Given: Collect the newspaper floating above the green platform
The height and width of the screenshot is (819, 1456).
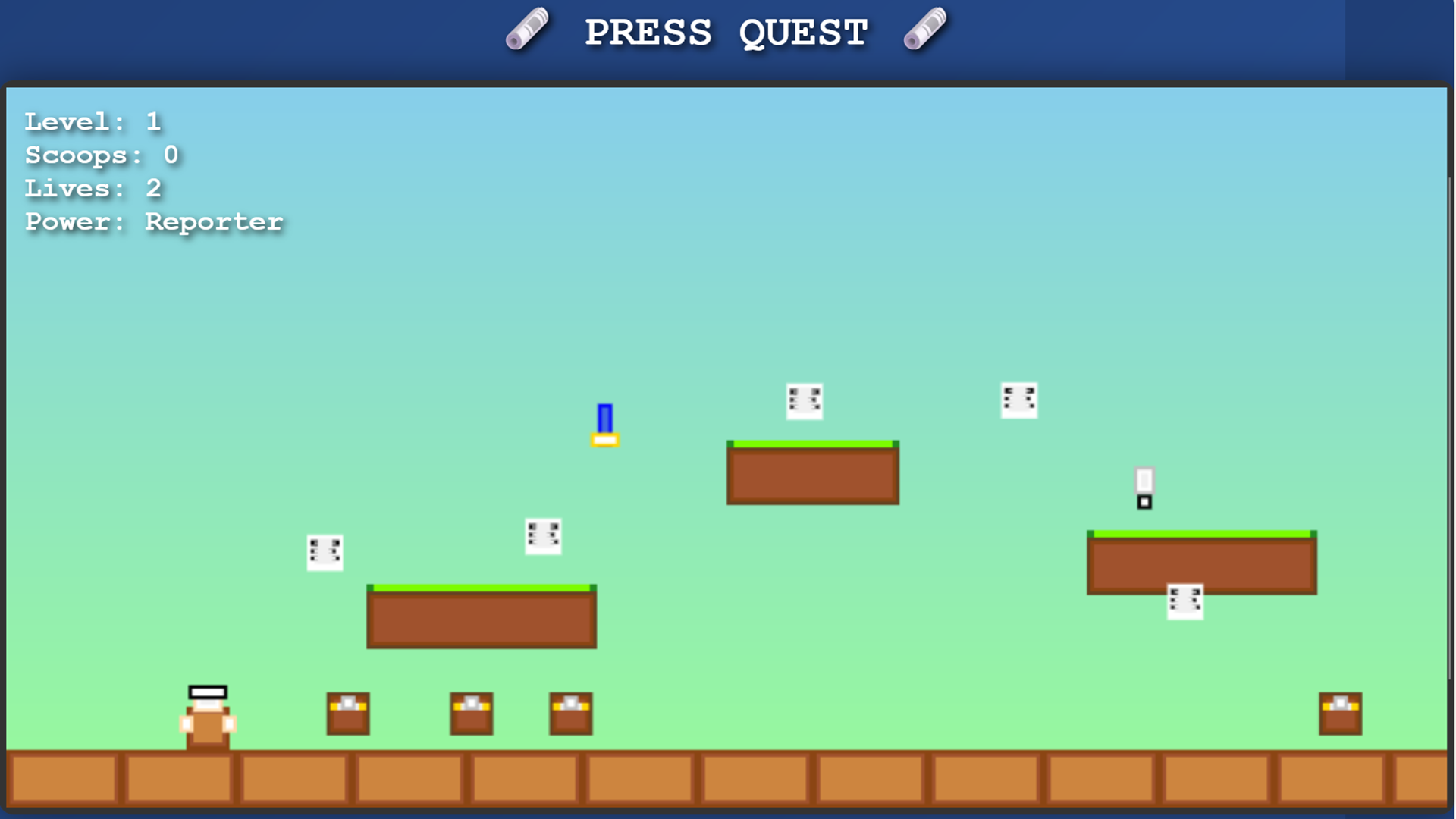Looking at the screenshot, I should pos(805,401).
